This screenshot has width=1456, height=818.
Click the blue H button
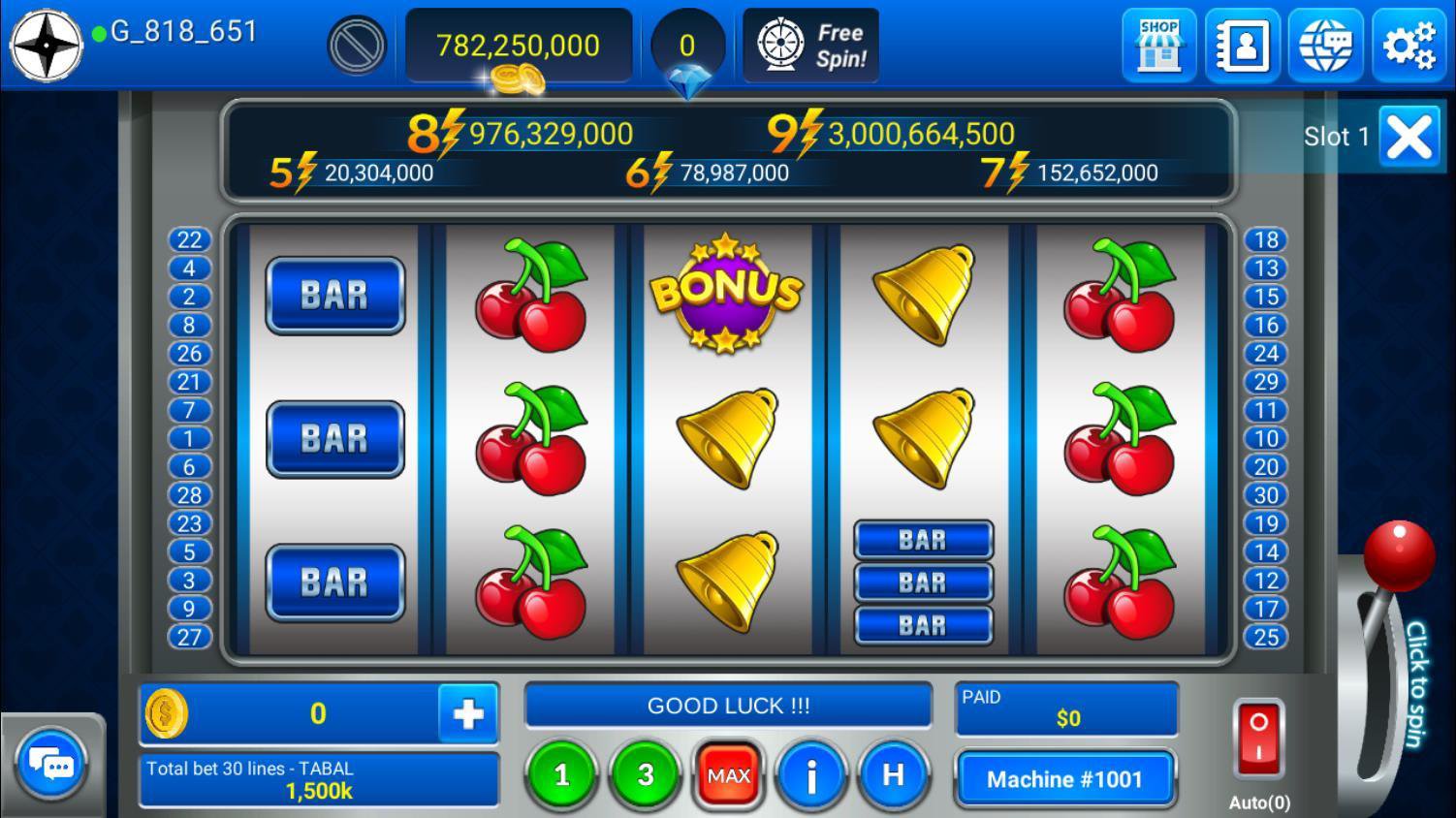(x=893, y=775)
